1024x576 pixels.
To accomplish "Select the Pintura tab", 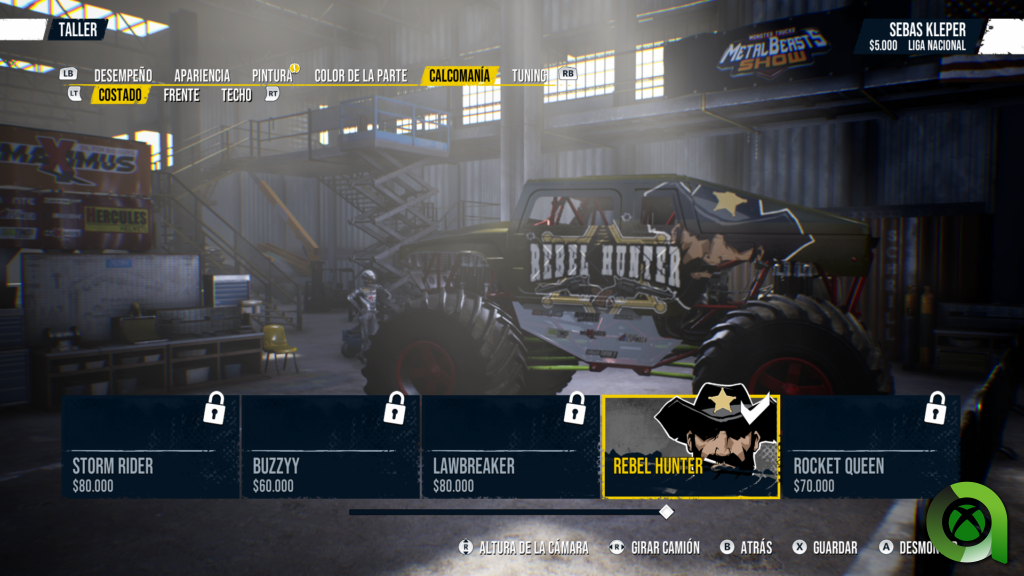I will 272,75.
